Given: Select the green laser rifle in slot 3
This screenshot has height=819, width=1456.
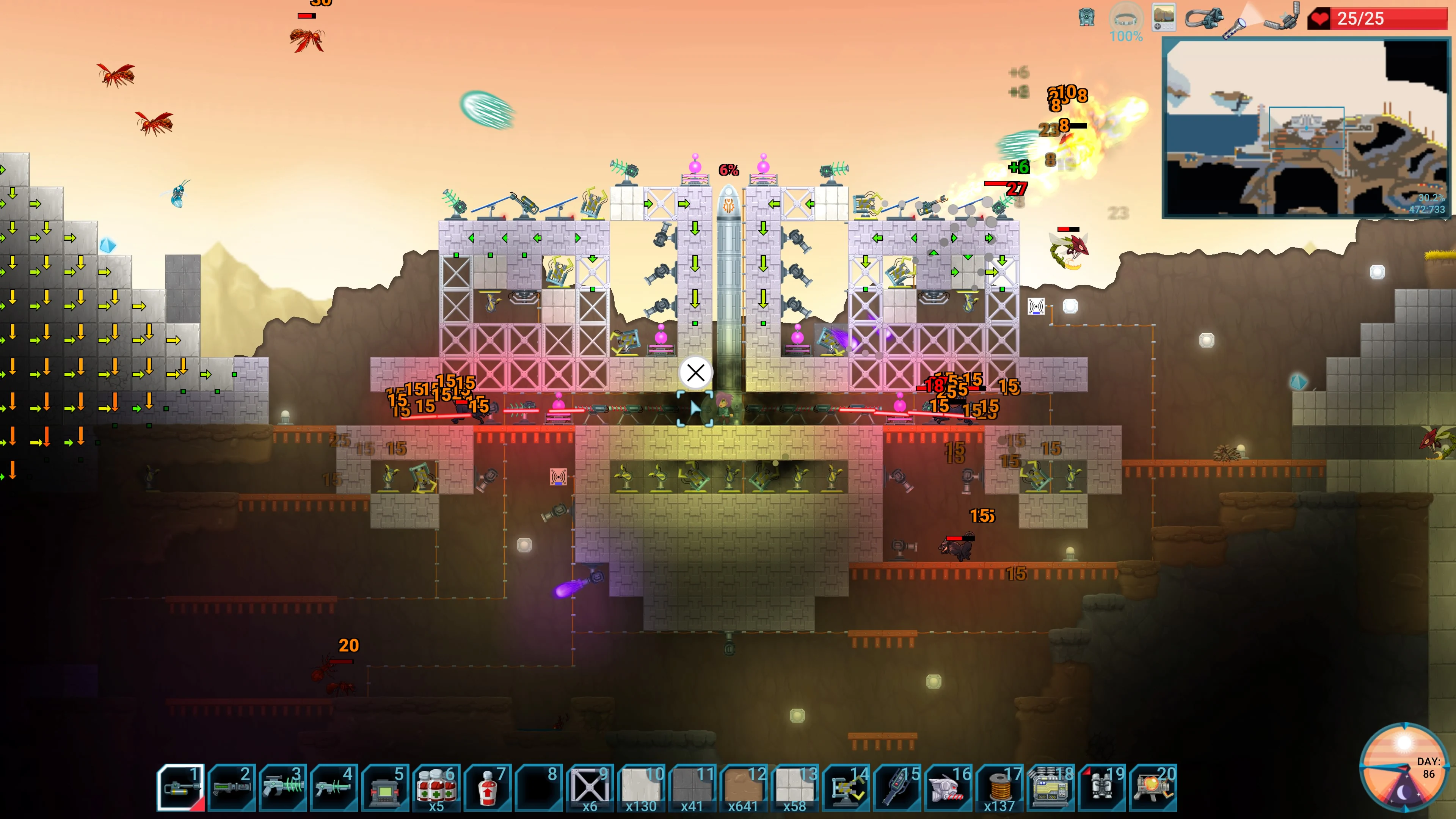Looking at the screenshot, I should coord(282,786).
